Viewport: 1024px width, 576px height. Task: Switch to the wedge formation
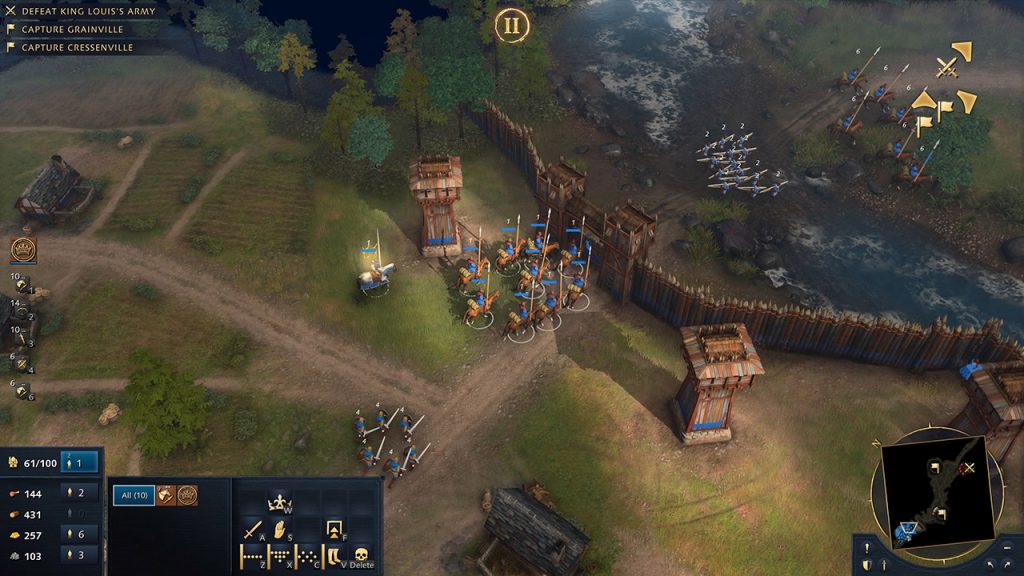[x=279, y=556]
